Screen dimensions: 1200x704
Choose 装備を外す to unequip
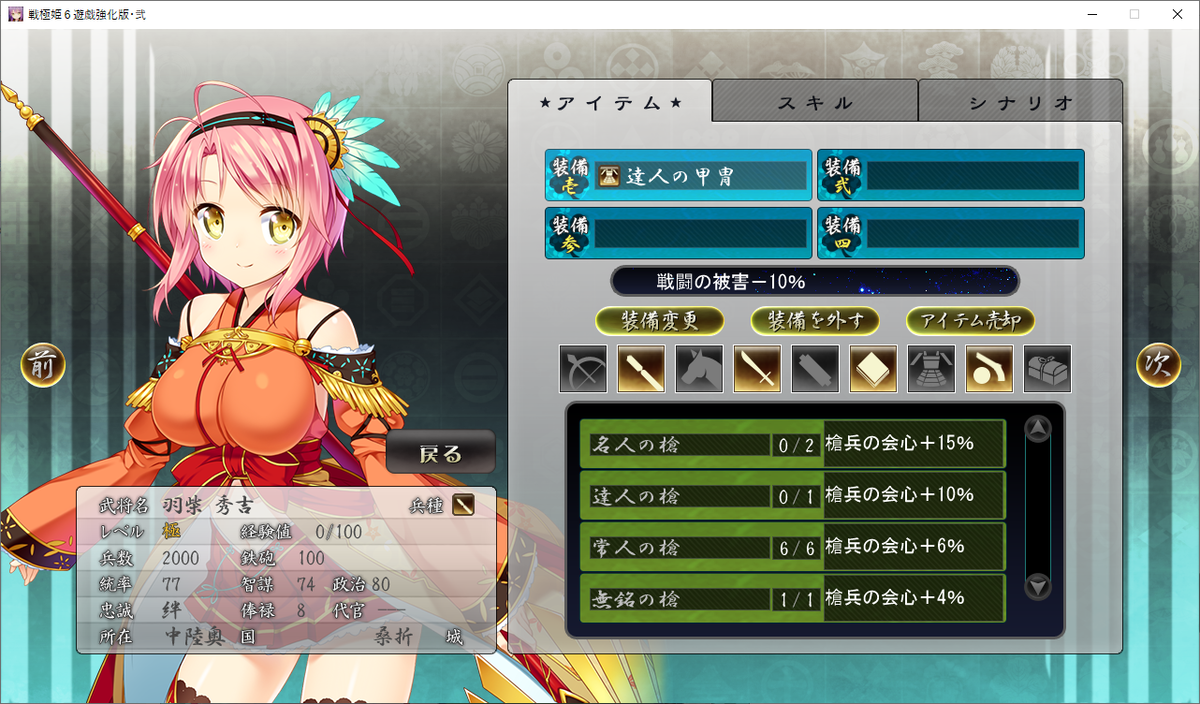click(815, 321)
